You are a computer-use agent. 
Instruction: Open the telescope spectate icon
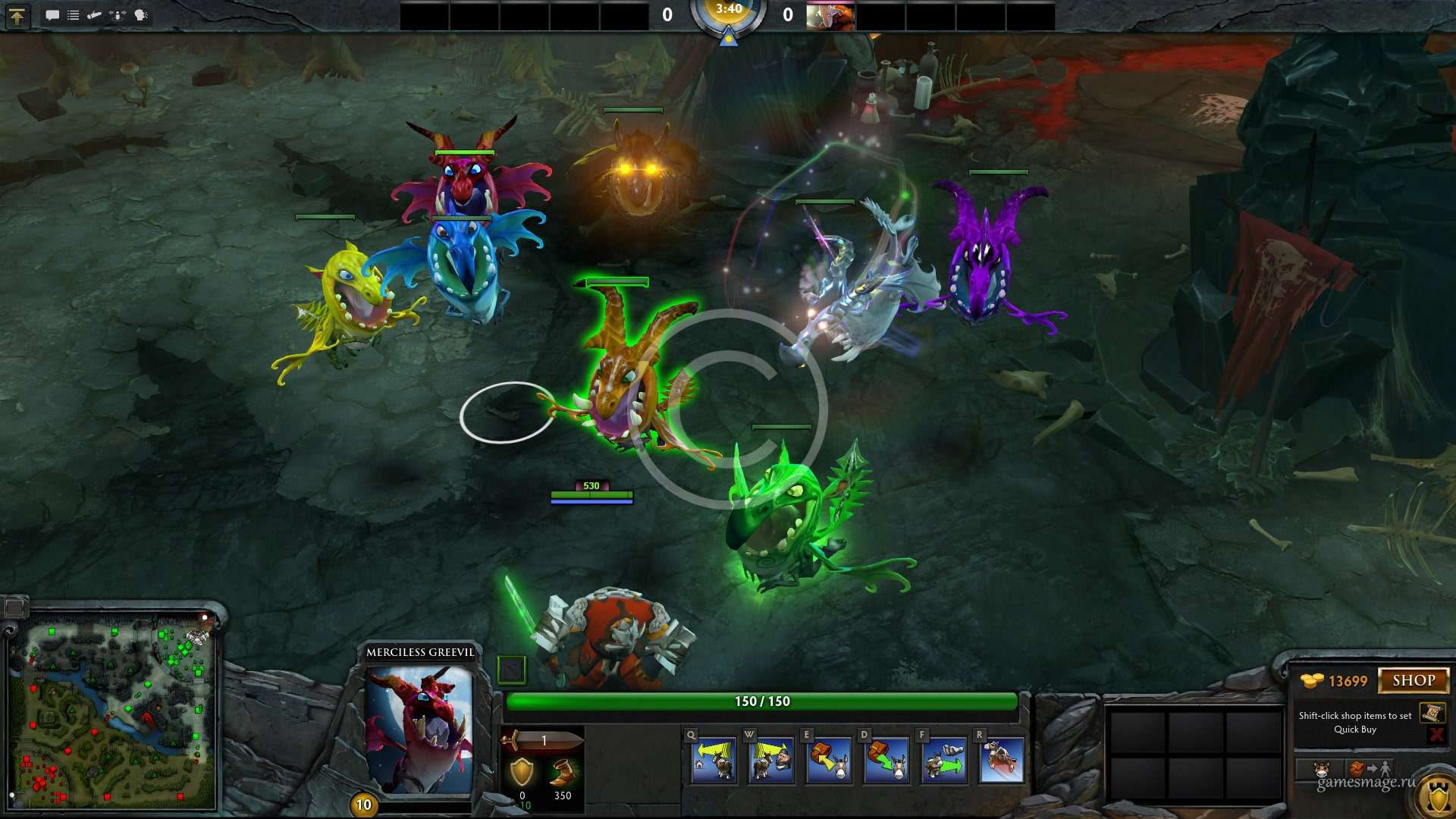pyautogui.click(x=95, y=15)
